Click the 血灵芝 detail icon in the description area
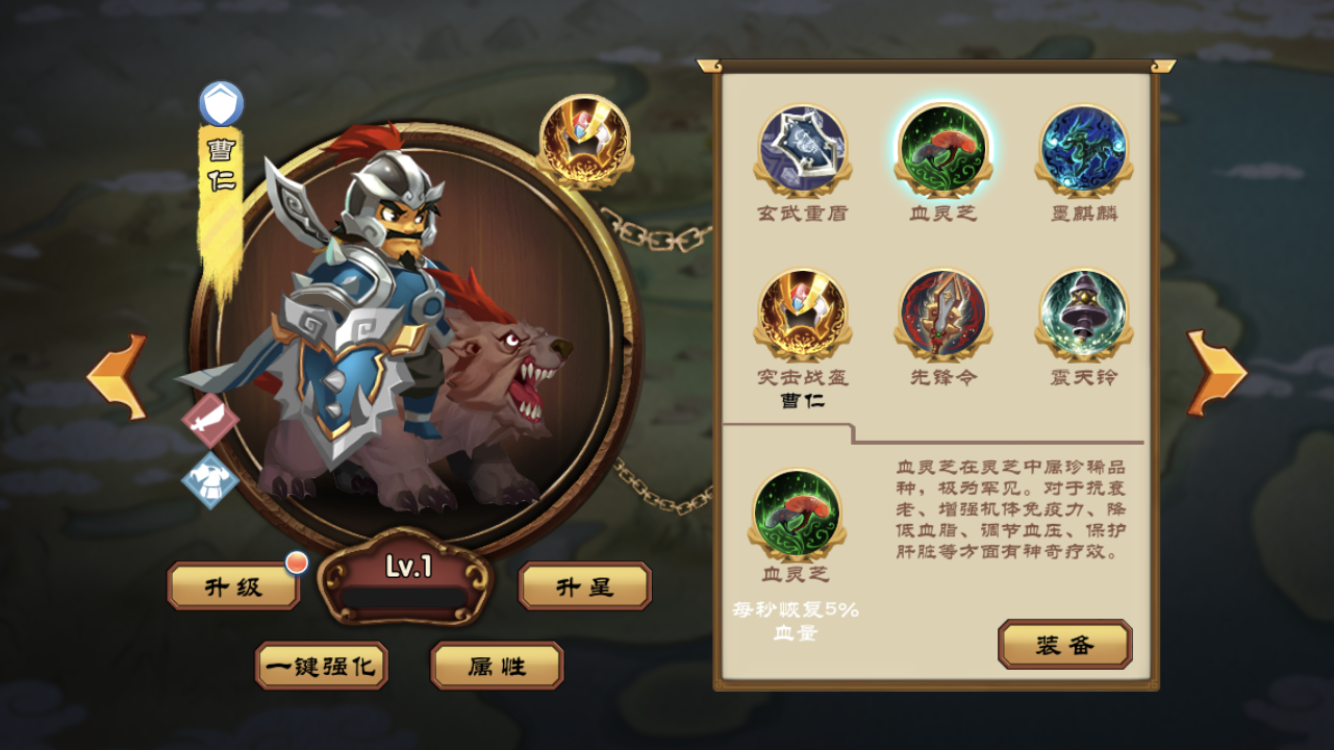The width and height of the screenshot is (1334, 750). pos(798,513)
